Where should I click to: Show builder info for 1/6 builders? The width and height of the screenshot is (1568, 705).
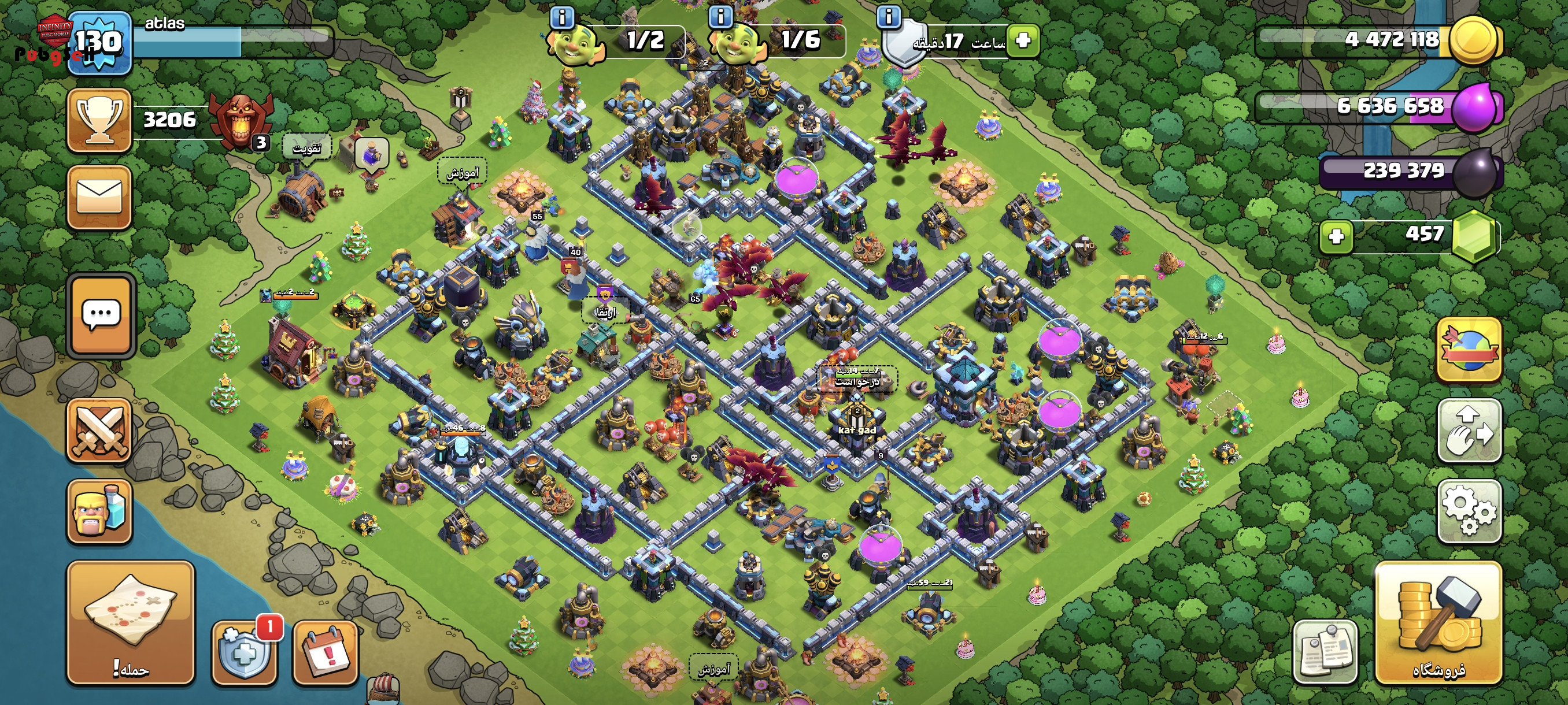pyautogui.click(x=721, y=16)
